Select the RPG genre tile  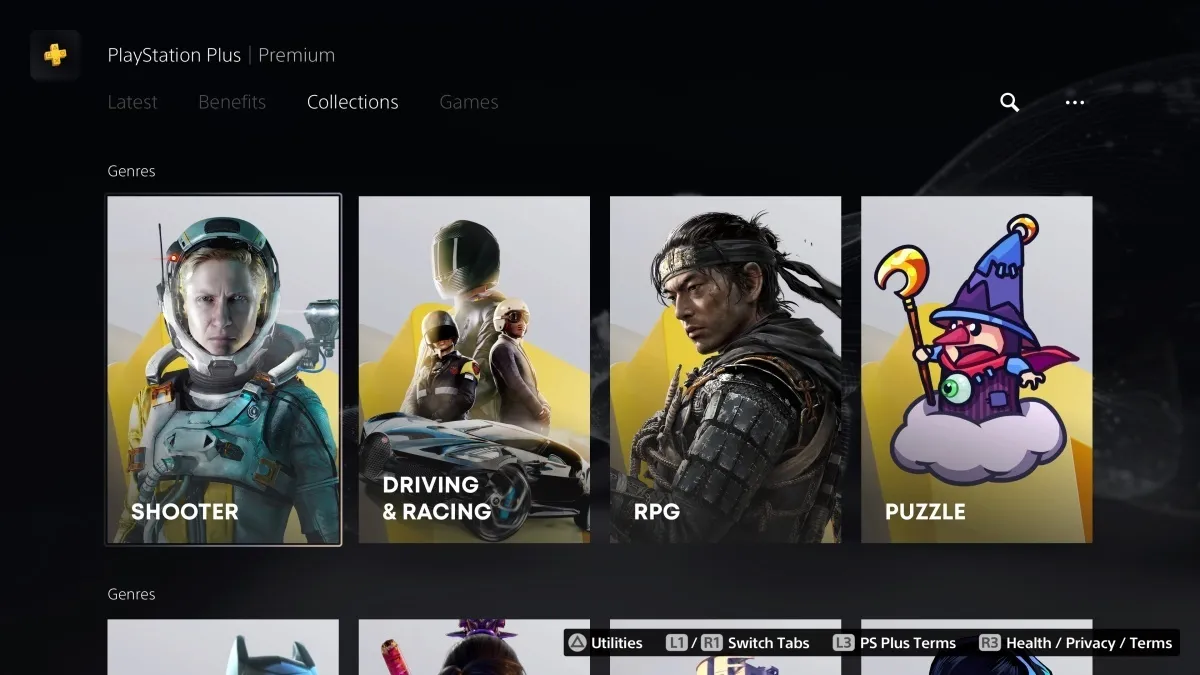point(725,370)
